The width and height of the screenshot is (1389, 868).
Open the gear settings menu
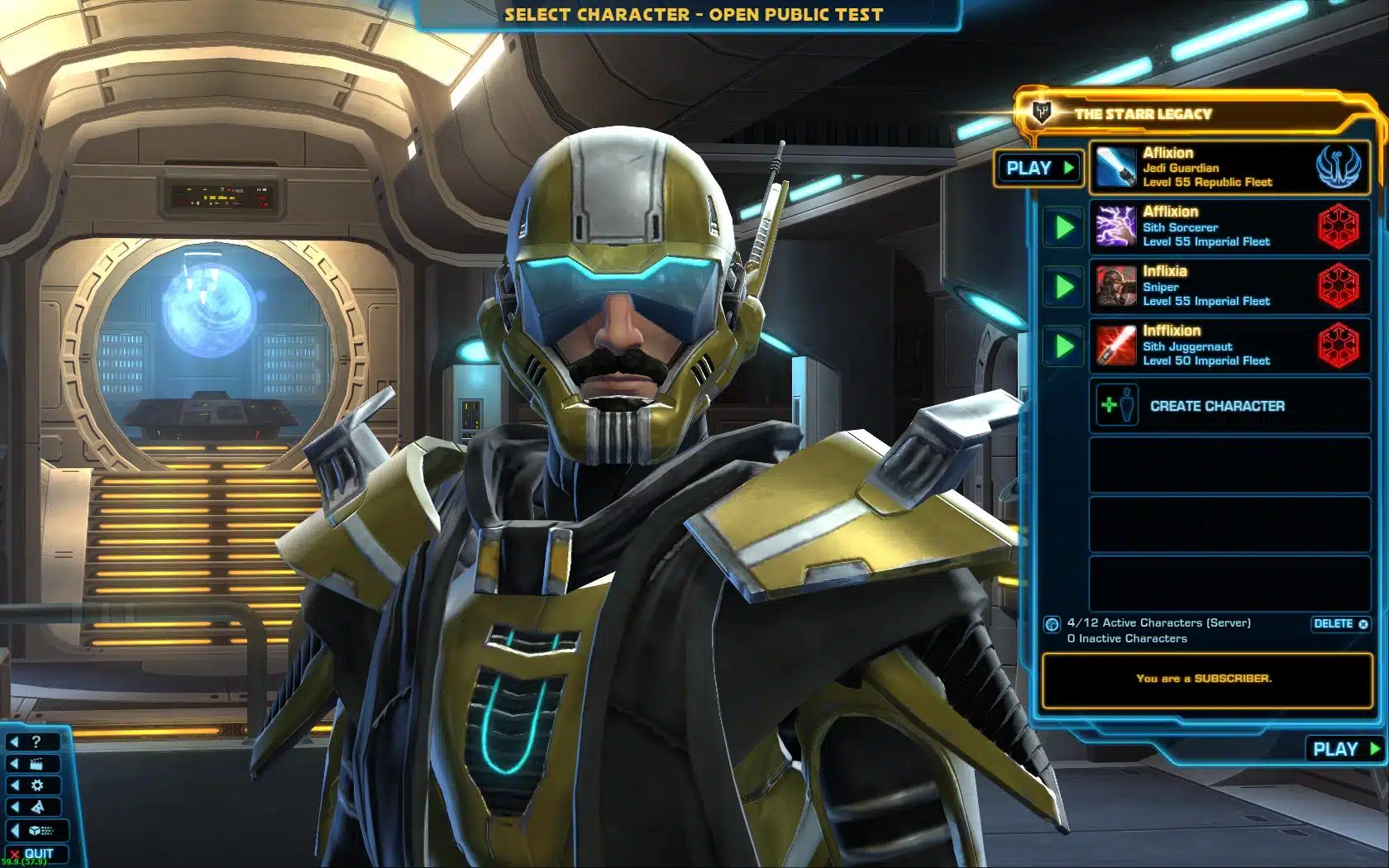[x=33, y=785]
